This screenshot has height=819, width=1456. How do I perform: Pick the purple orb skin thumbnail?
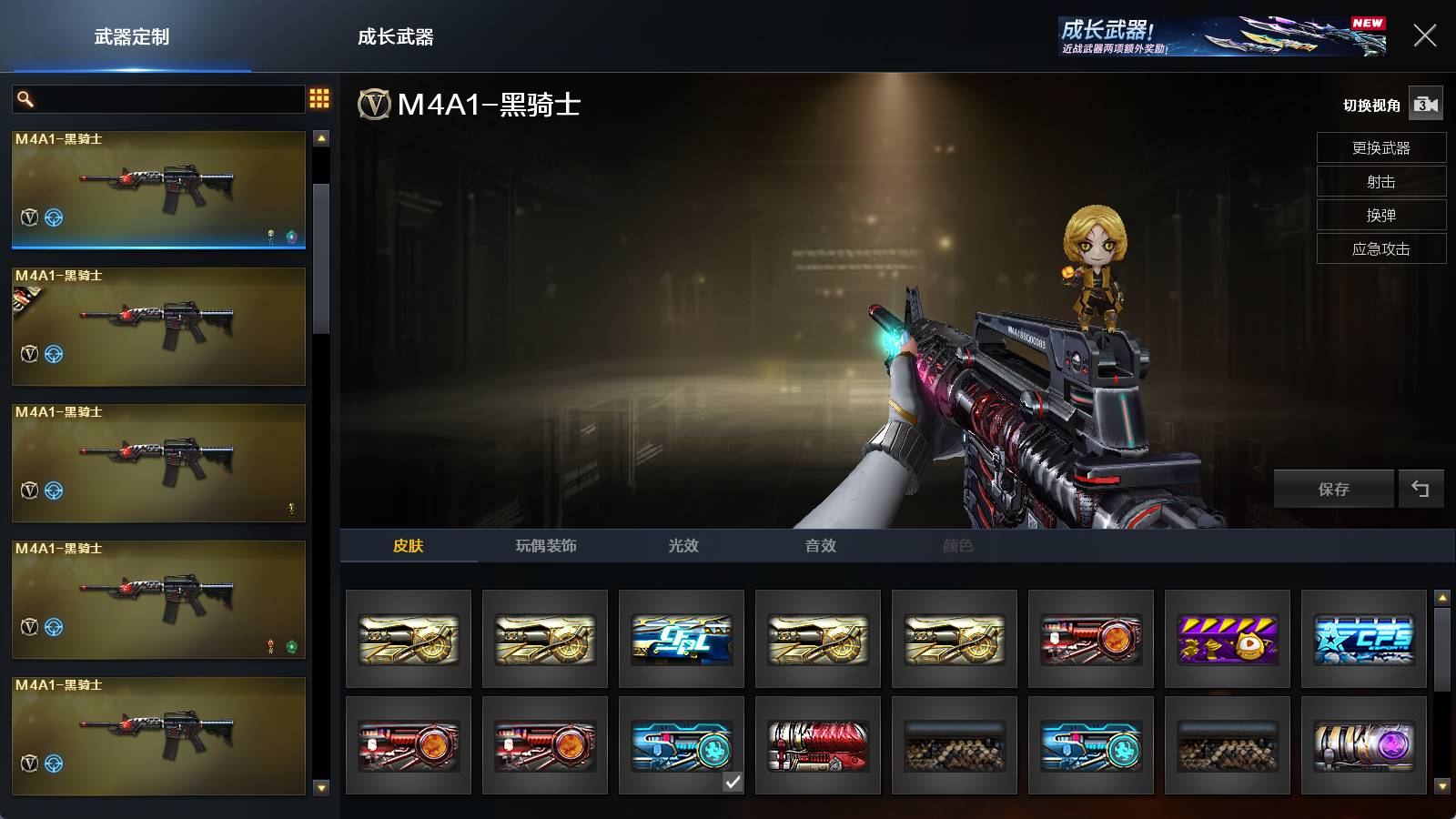(1363, 745)
